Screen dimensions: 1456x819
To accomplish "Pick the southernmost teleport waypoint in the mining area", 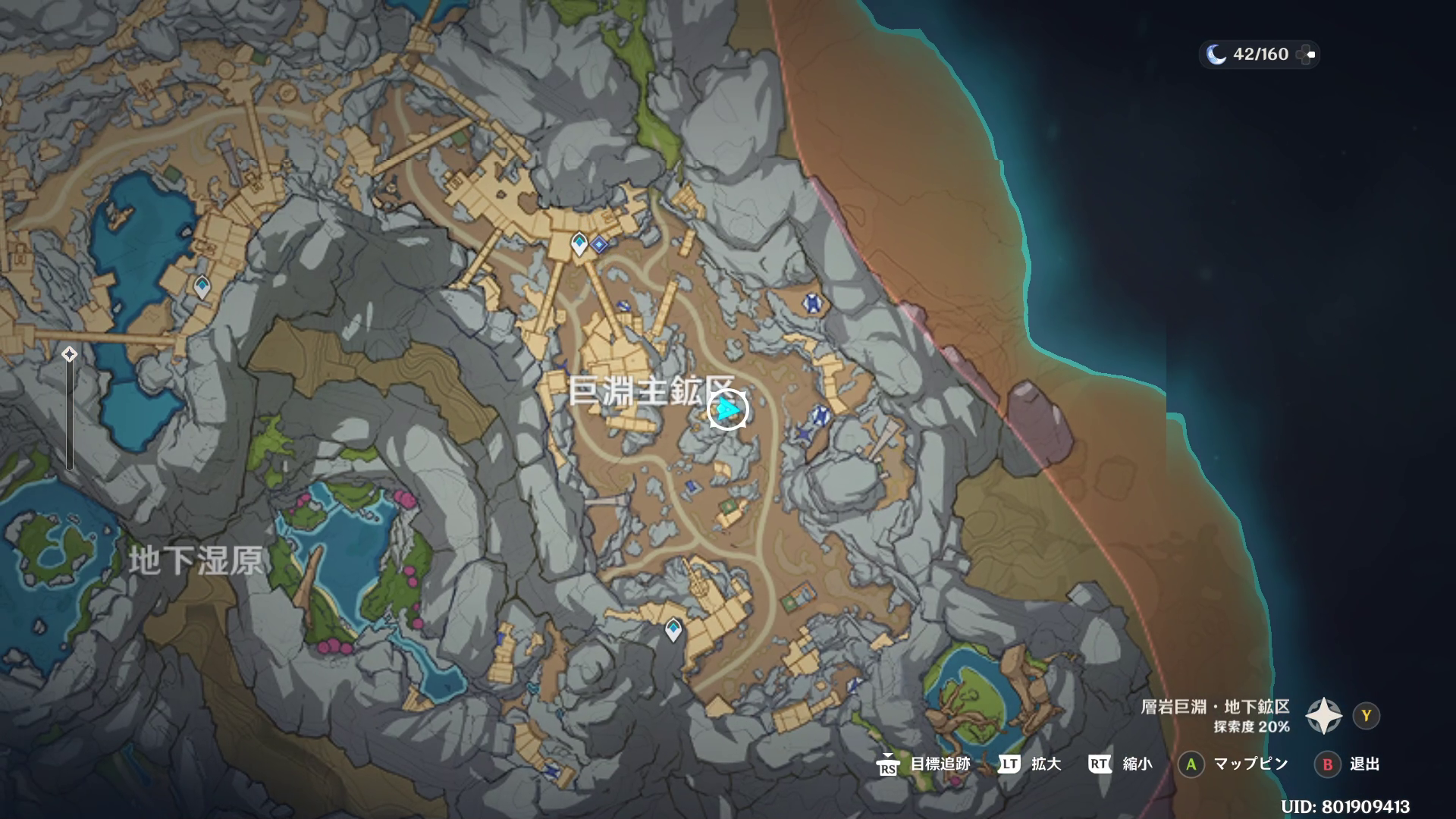I will click(x=673, y=629).
